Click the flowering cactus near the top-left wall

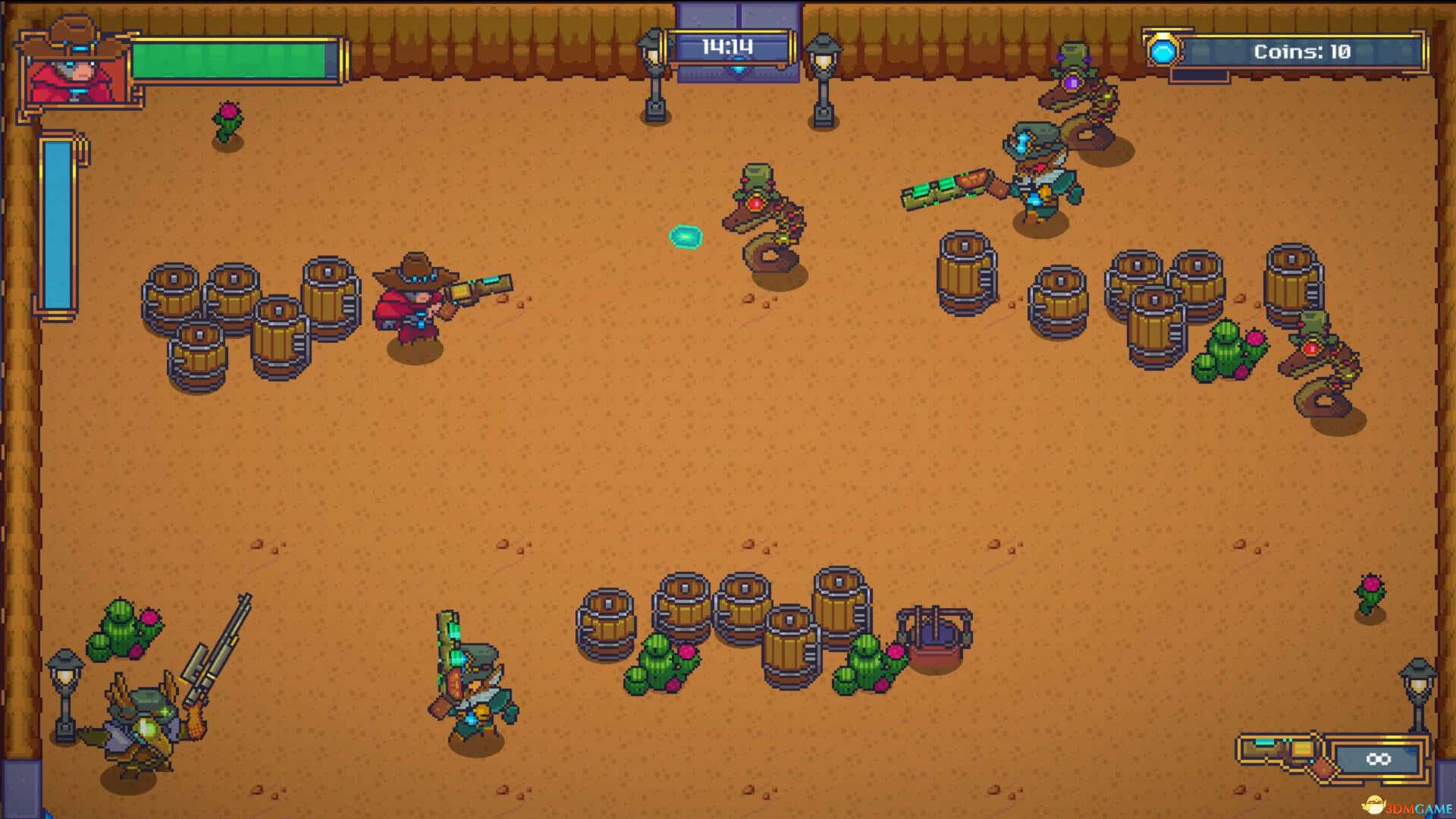(x=226, y=120)
